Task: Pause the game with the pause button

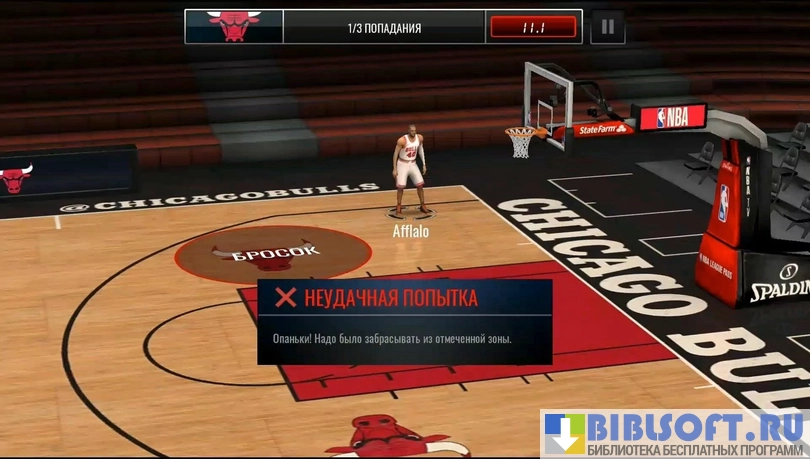Action: (607, 27)
